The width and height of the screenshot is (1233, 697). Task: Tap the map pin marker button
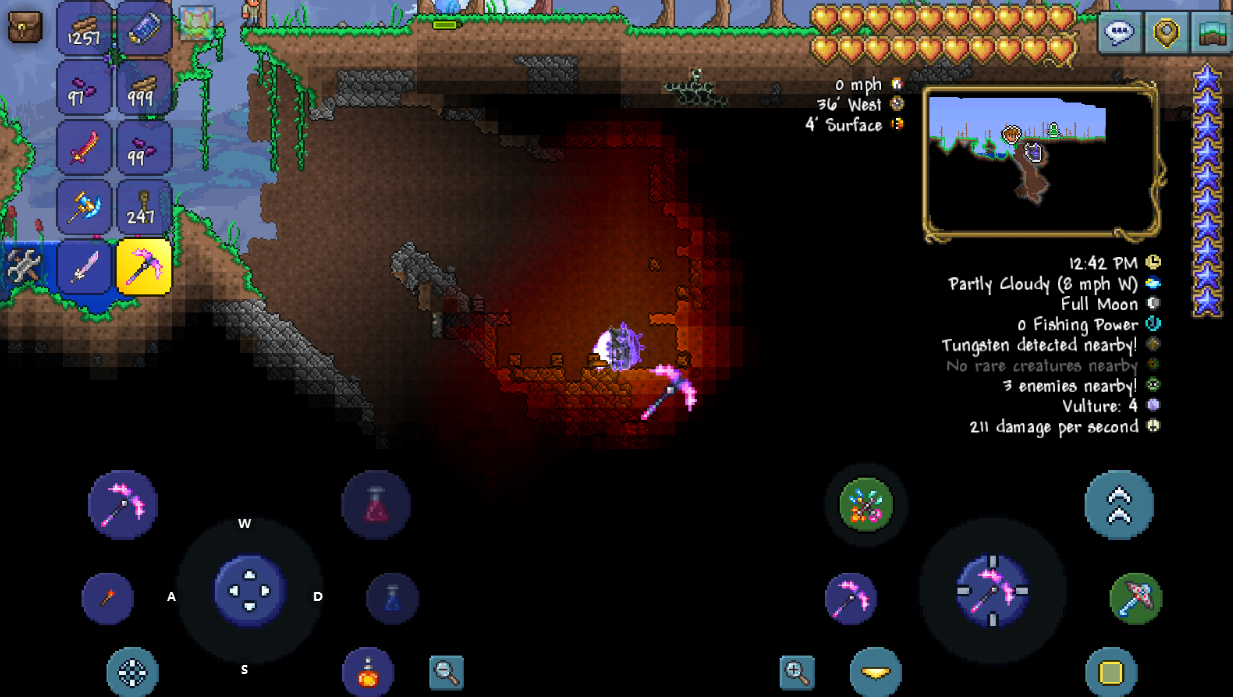tap(1166, 33)
